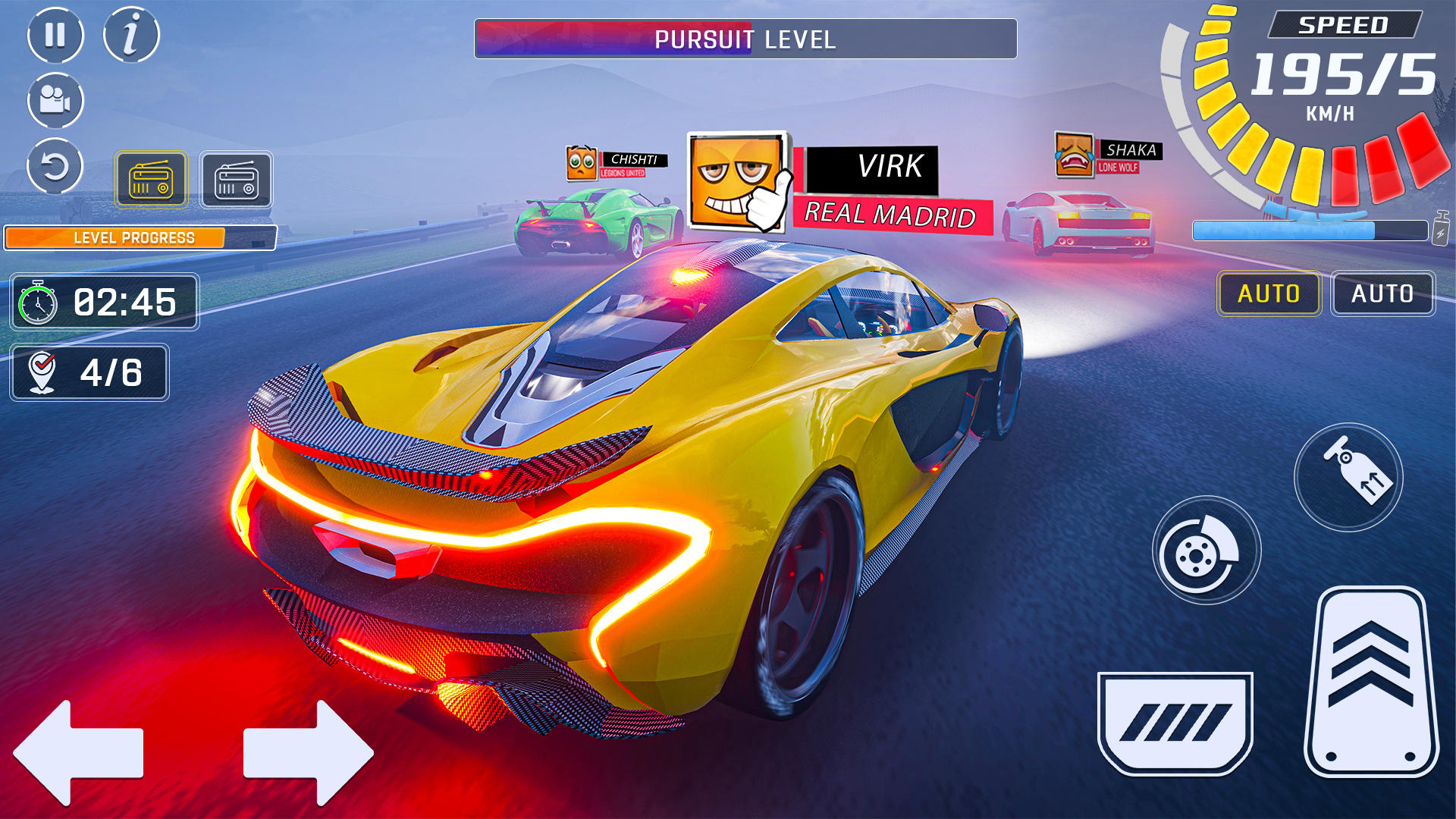This screenshot has width=1456, height=819.
Task: Change the camera view
Action: coord(56,101)
